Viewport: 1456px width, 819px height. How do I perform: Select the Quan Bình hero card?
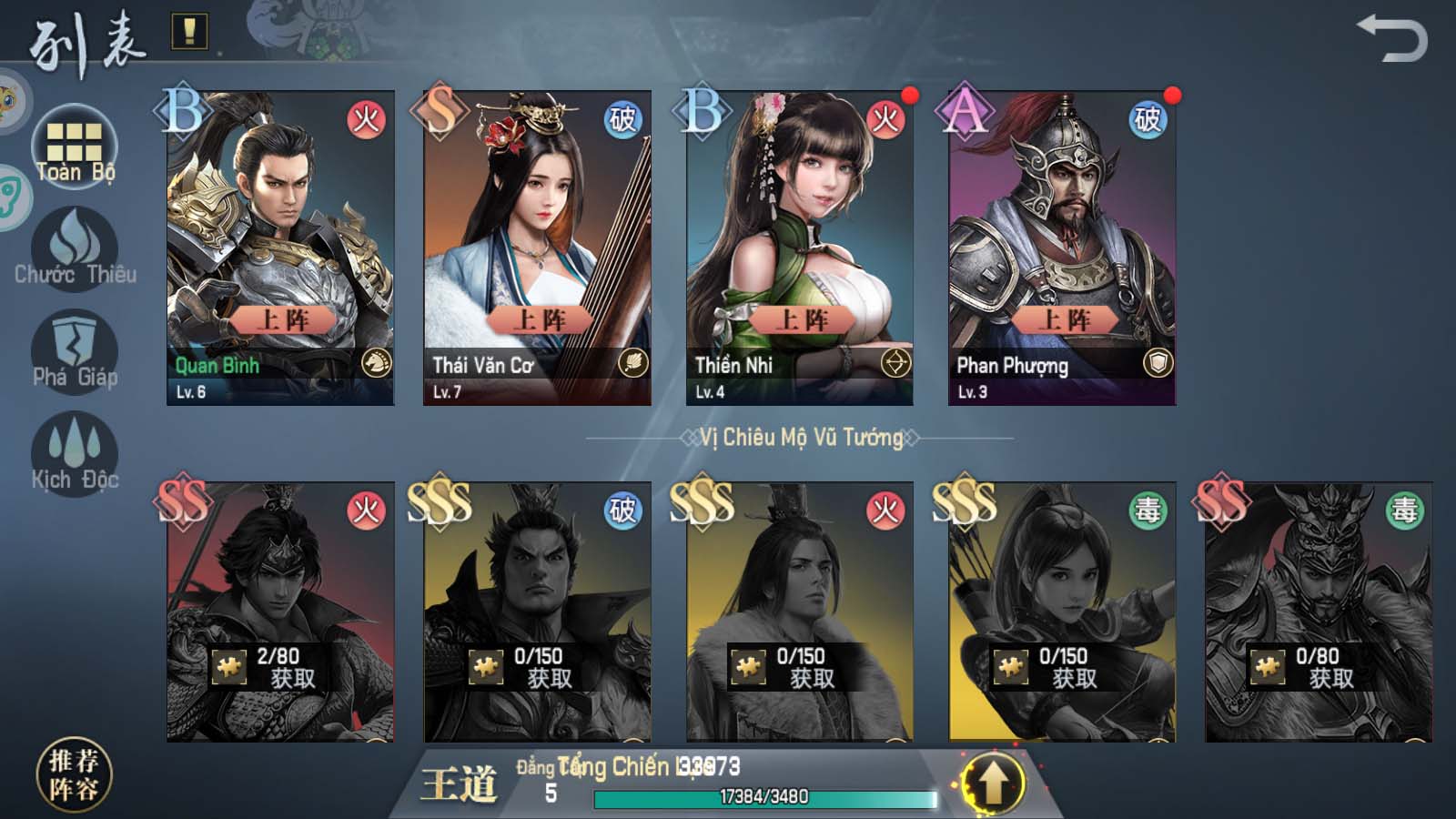pyautogui.click(x=280, y=248)
